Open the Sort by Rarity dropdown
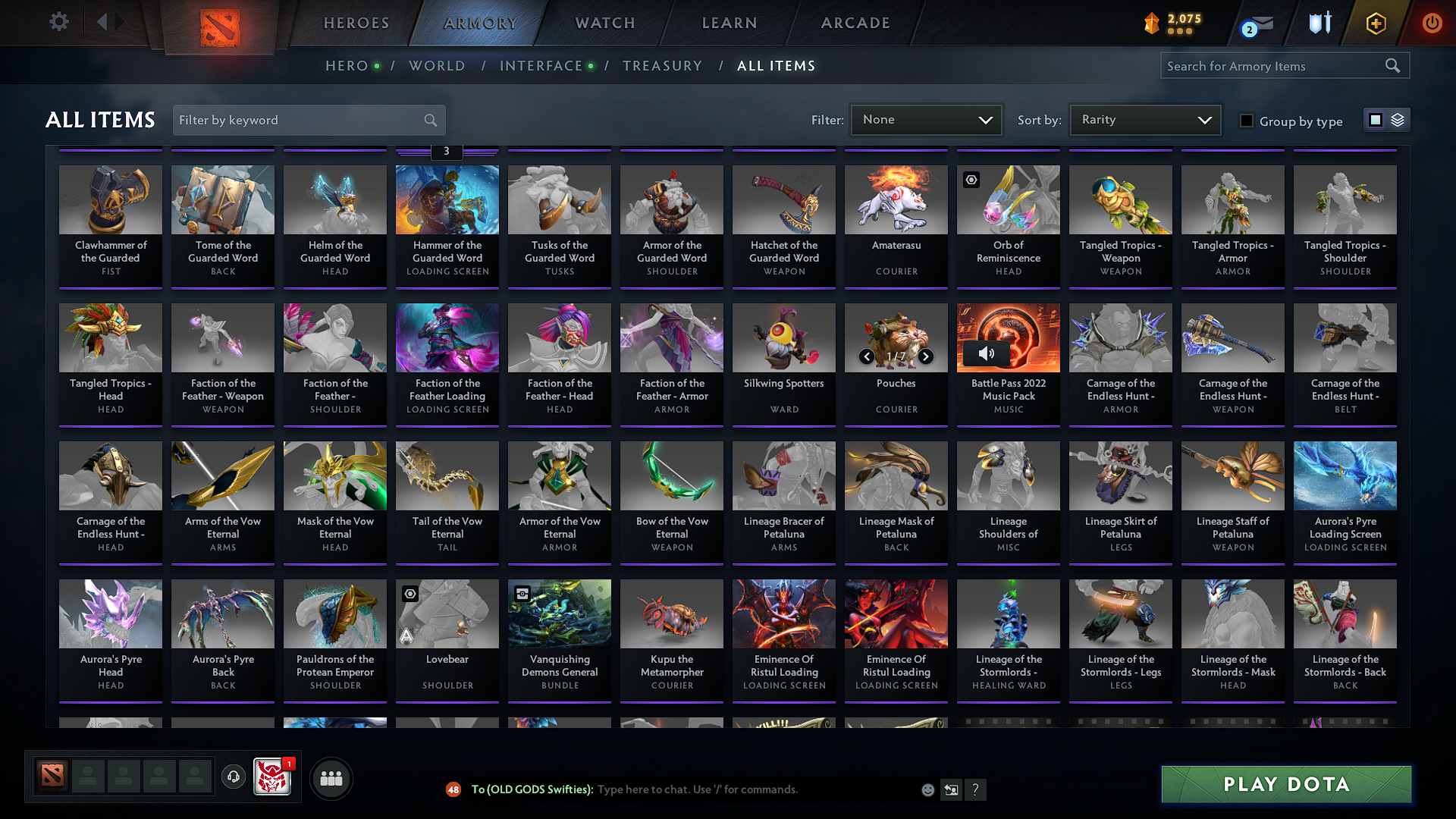The height and width of the screenshot is (819, 1456). tap(1144, 119)
